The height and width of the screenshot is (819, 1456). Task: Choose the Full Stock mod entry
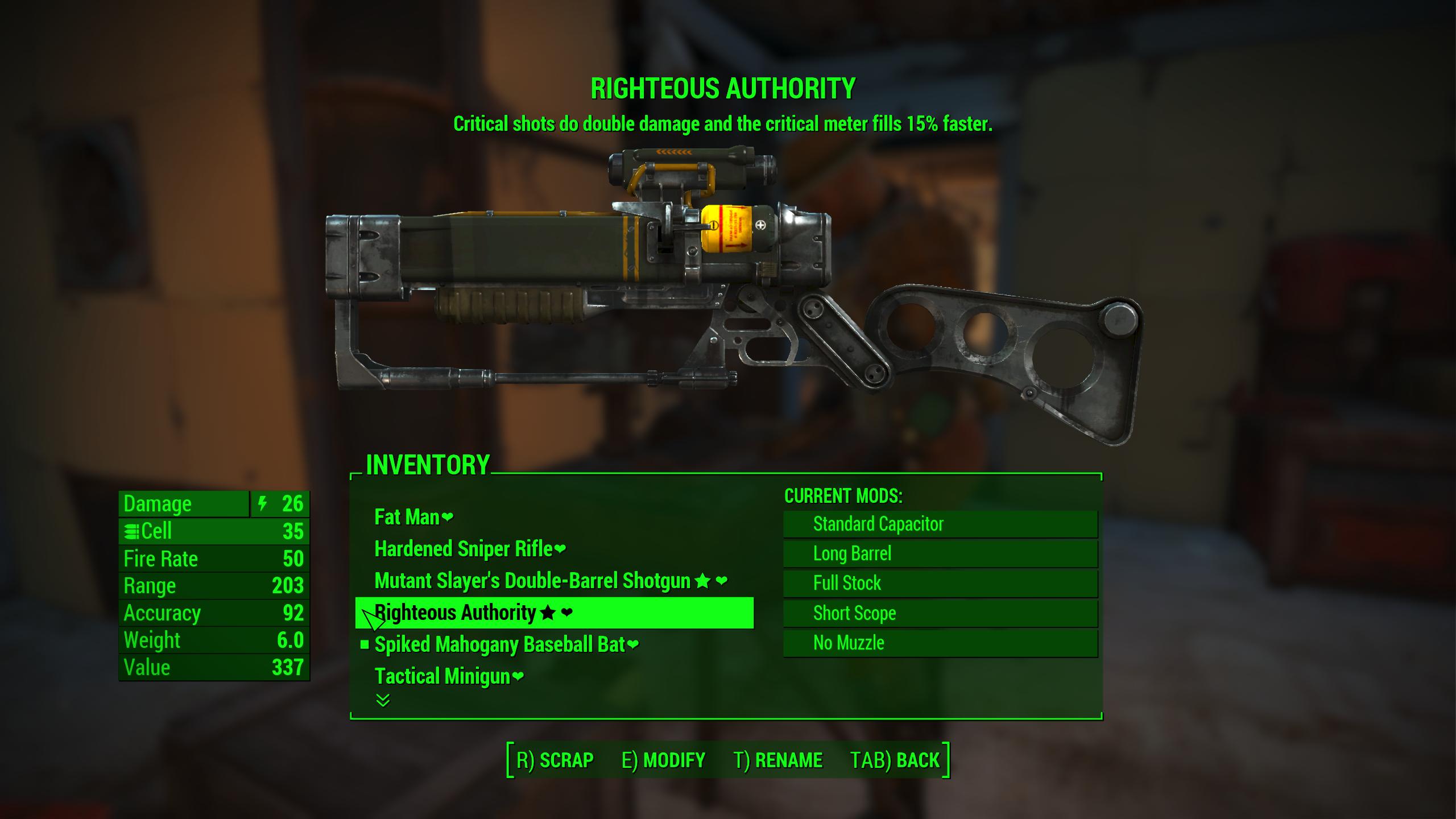coord(940,583)
